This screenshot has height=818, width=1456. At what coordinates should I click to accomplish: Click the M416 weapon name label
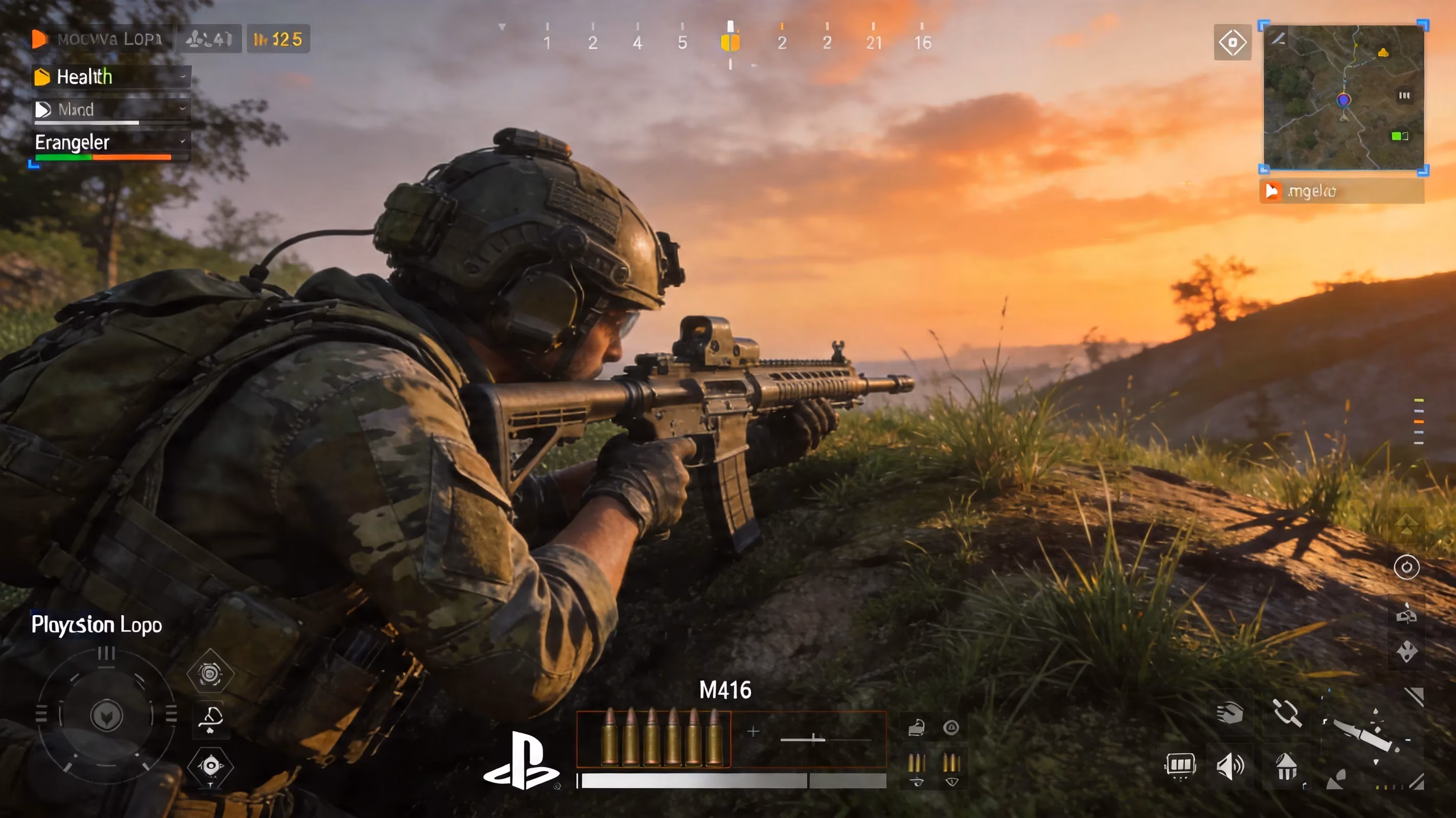[x=726, y=690]
